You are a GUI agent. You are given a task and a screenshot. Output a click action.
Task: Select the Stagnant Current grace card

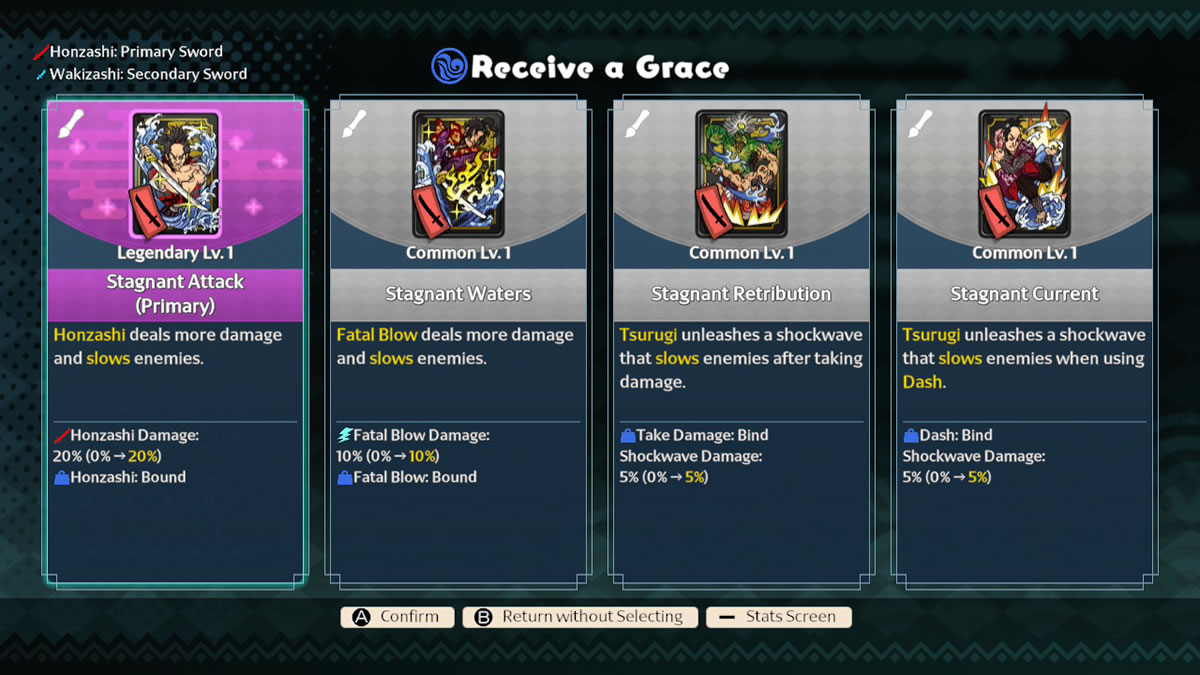coord(1024,340)
